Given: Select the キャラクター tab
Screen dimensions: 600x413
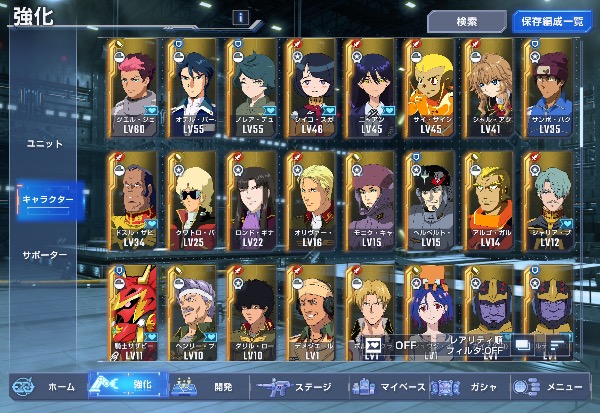Looking at the screenshot, I should coord(47,200).
